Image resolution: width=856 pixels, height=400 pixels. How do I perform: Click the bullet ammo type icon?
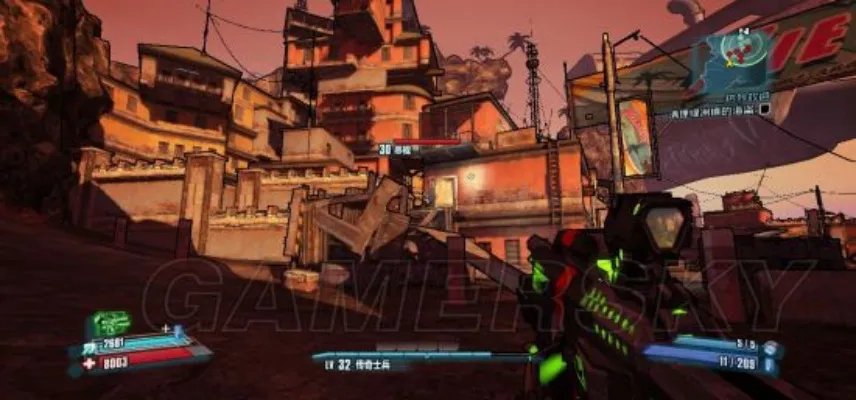click(771, 366)
